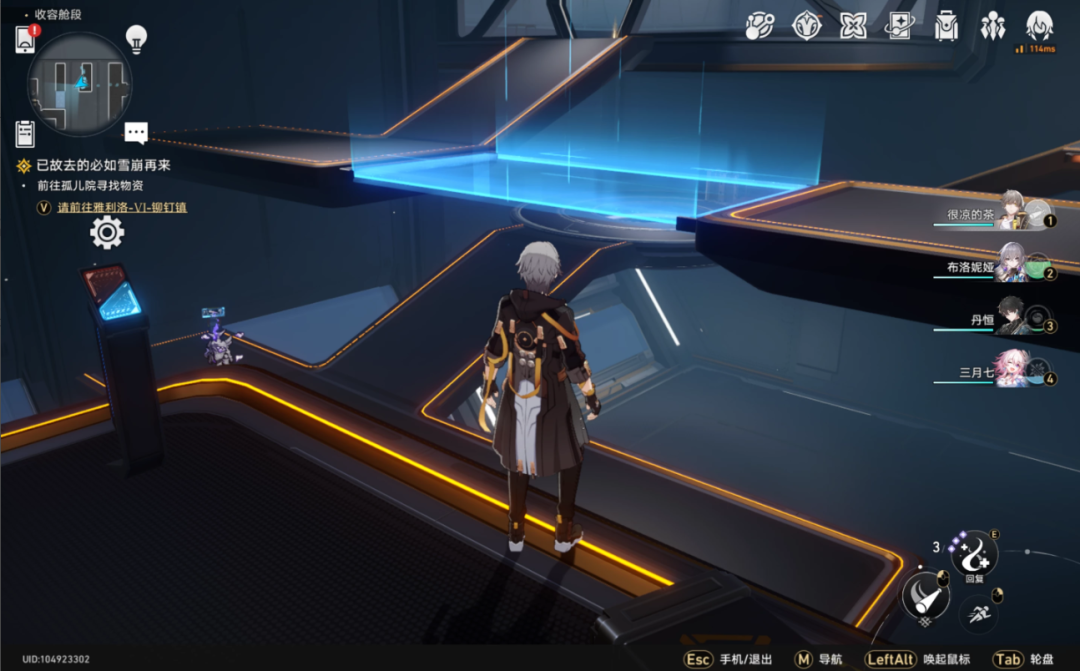Switch to party member 很凉的茶
The width and height of the screenshot is (1080, 671).
[x=1012, y=211]
